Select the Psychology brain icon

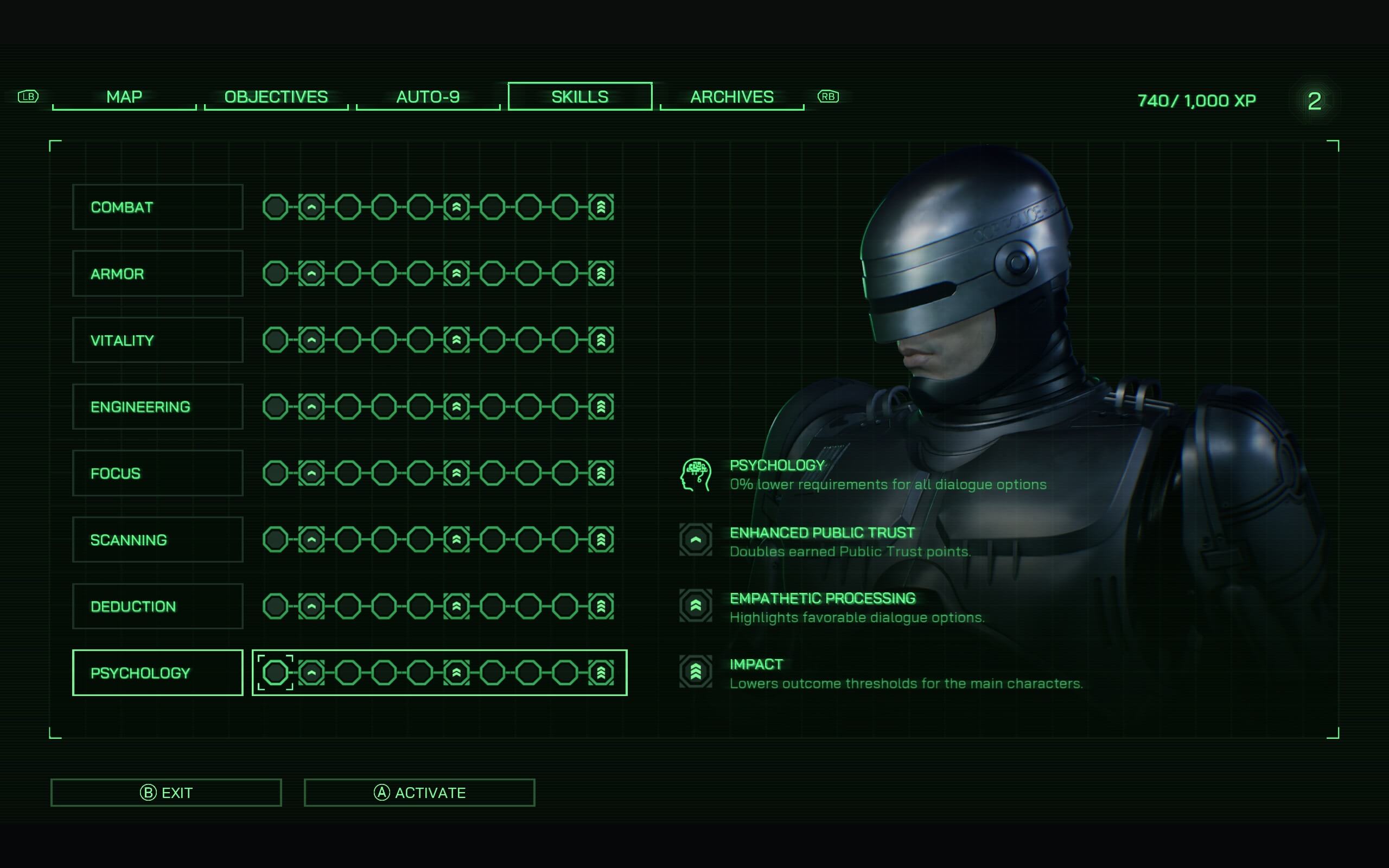pos(696,475)
